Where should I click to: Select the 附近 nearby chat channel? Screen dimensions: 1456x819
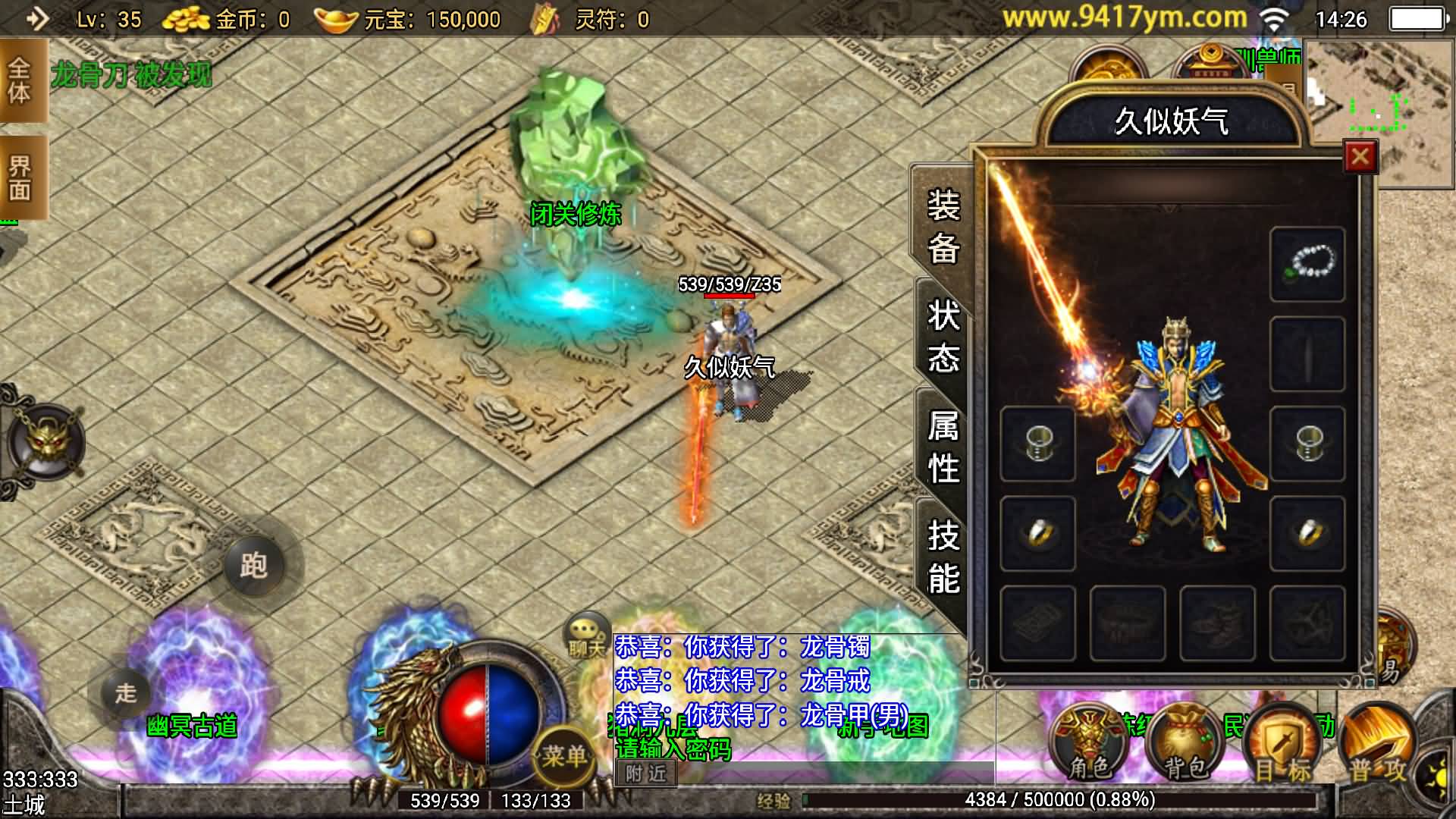(645, 773)
